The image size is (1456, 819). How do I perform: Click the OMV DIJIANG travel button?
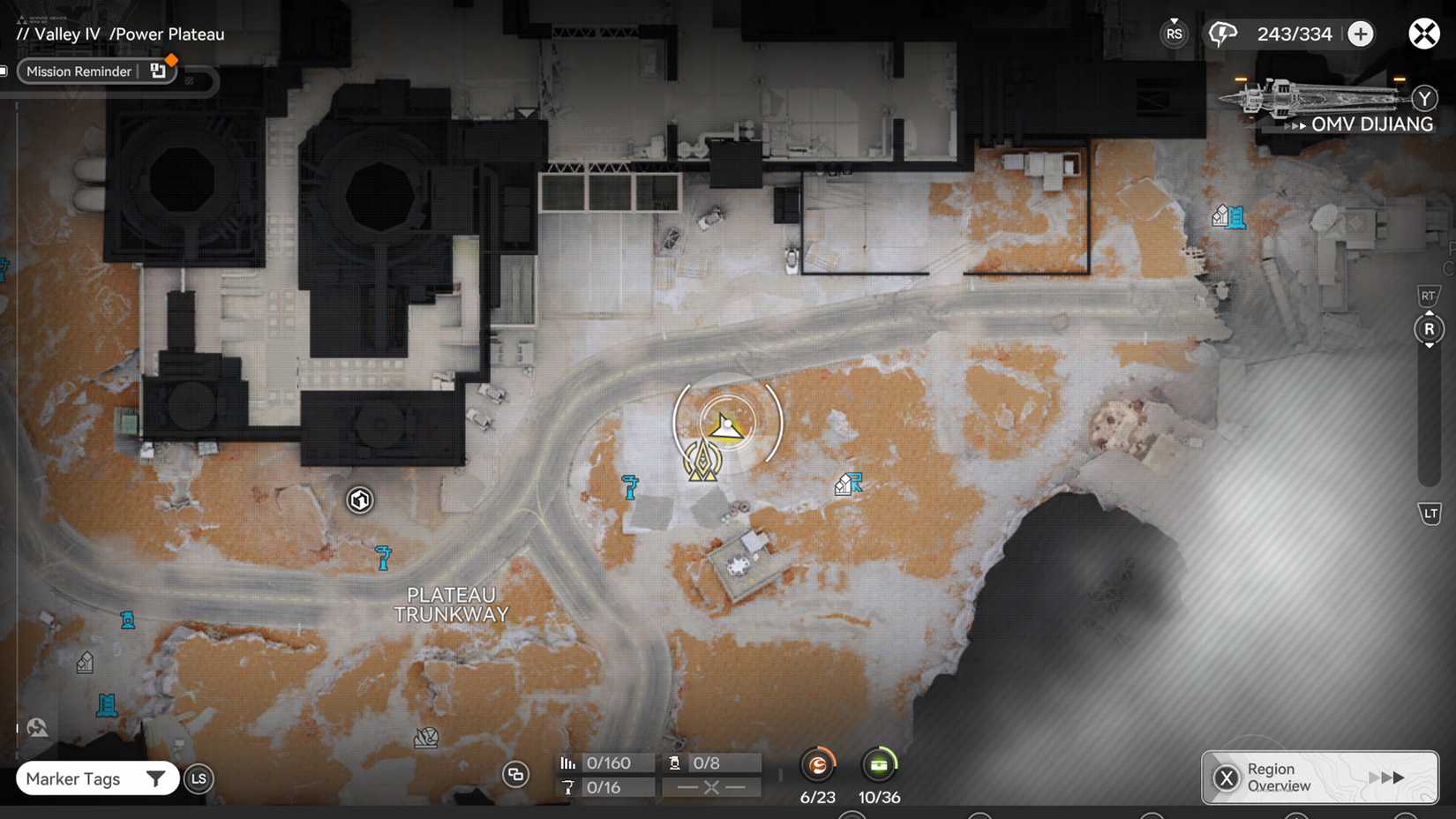pyautogui.click(x=1372, y=124)
